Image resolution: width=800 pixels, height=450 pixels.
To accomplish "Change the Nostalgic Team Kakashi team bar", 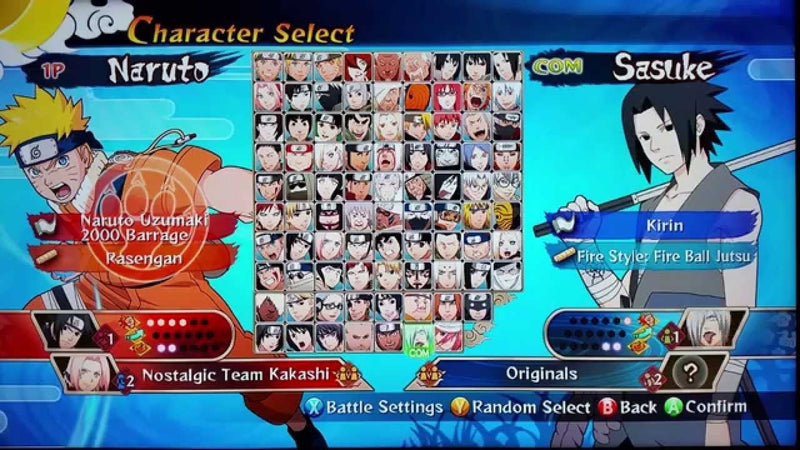I will 235,375.
